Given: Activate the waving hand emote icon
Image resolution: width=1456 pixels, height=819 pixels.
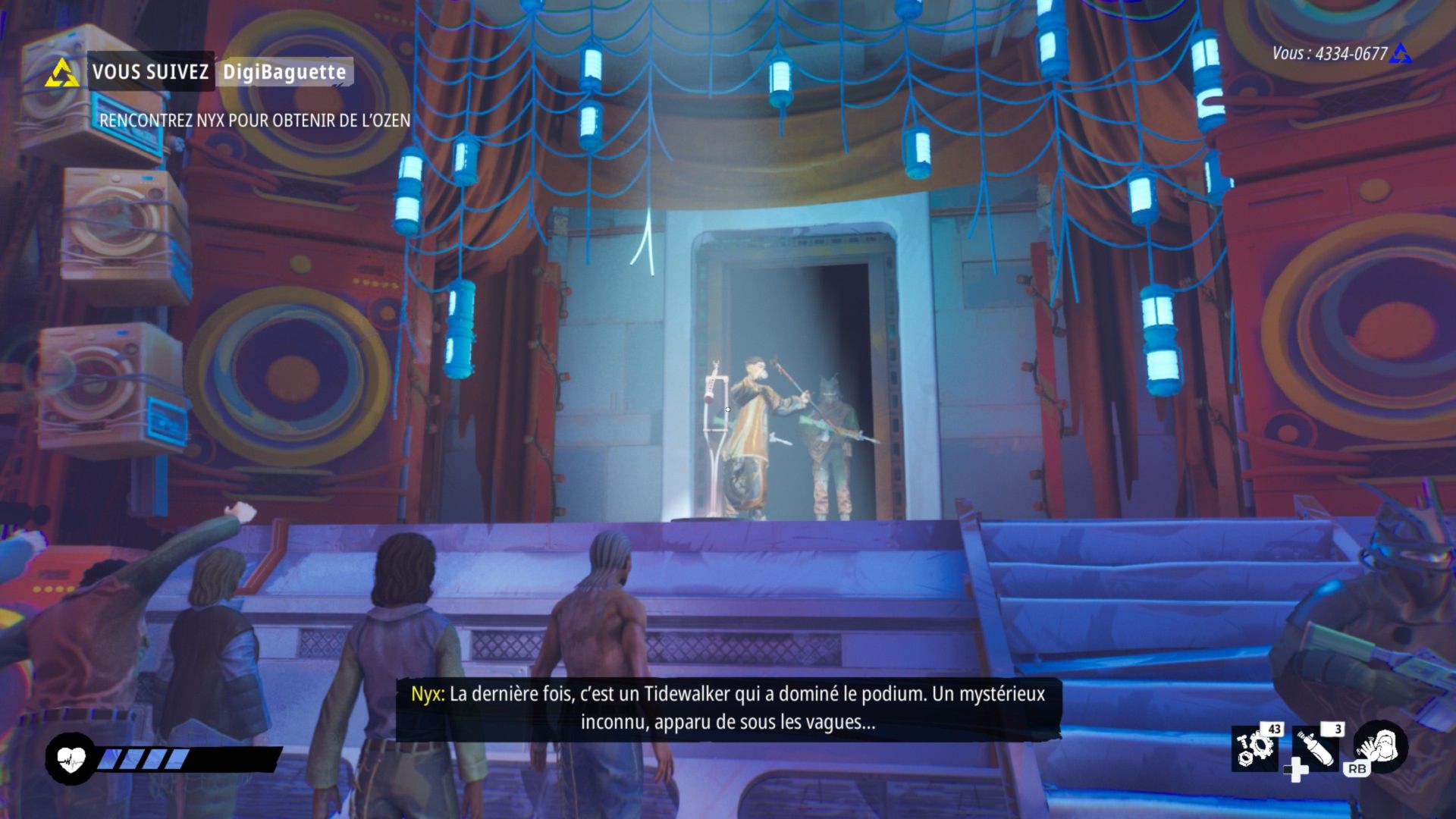Looking at the screenshot, I should coord(1381,746).
